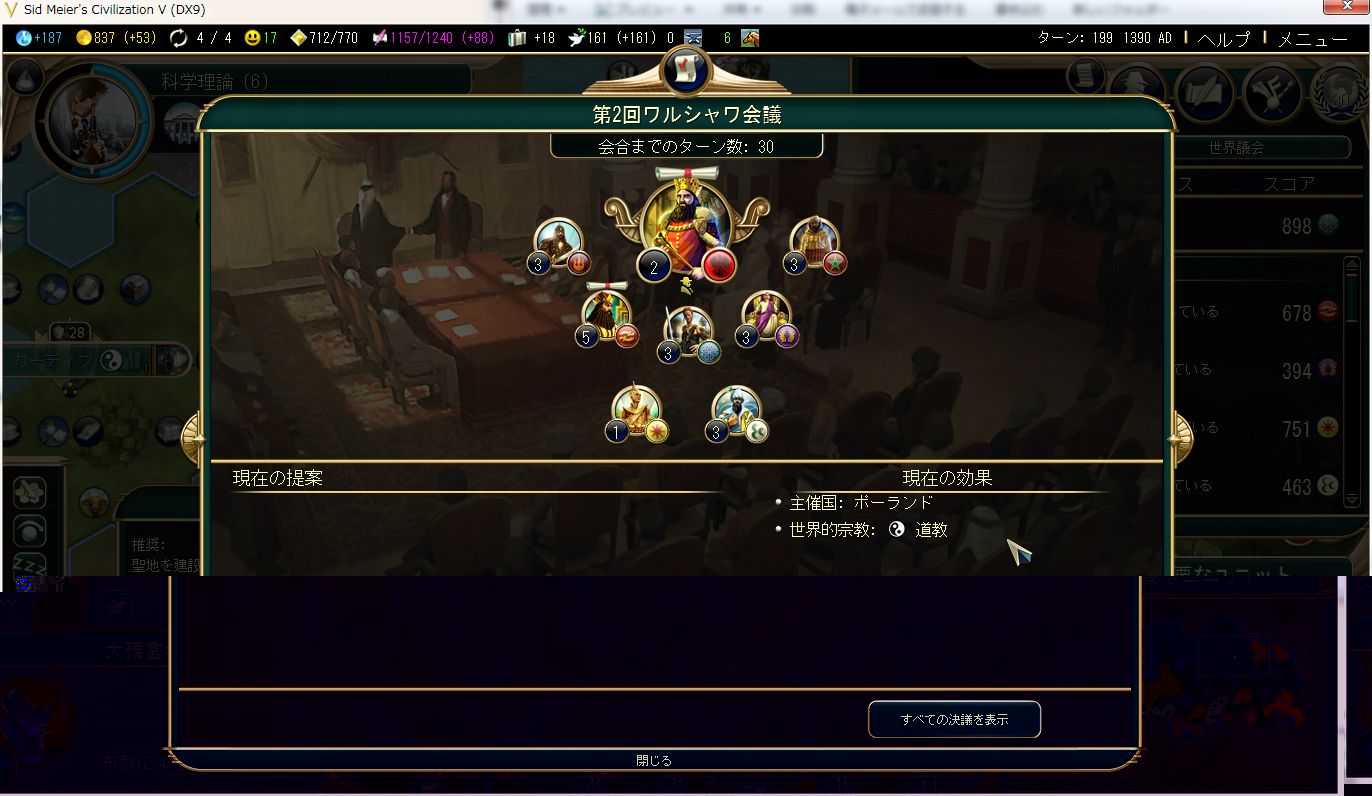Open the 世界議会 panel header on the right
Image resolution: width=1372 pixels, height=796 pixels.
tap(1236, 147)
